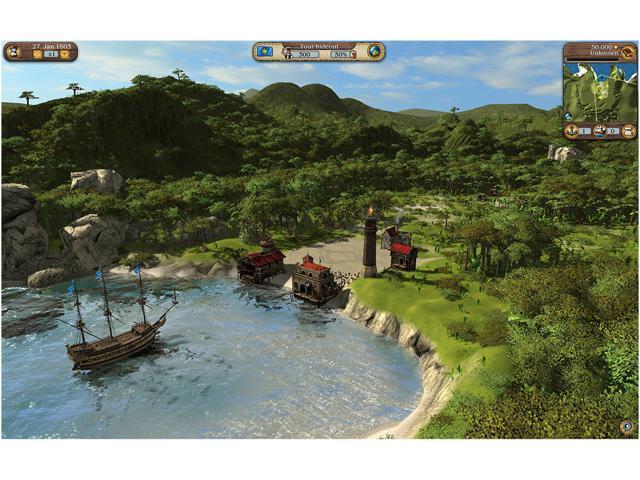The width and height of the screenshot is (640, 480).
Task: Speed up the game time
Action: tap(64, 55)
